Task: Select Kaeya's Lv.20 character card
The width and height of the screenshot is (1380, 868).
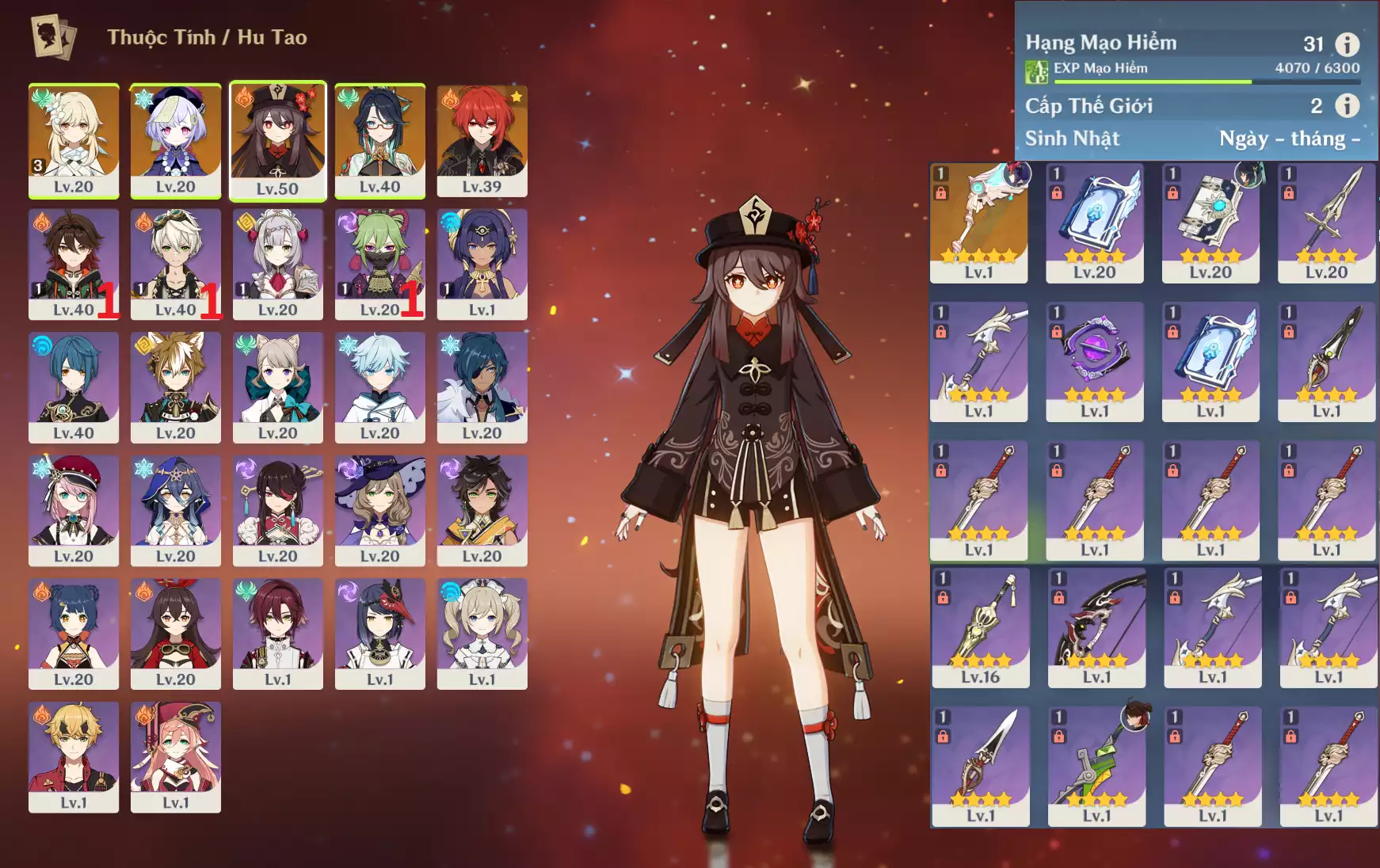Action: 482,387
